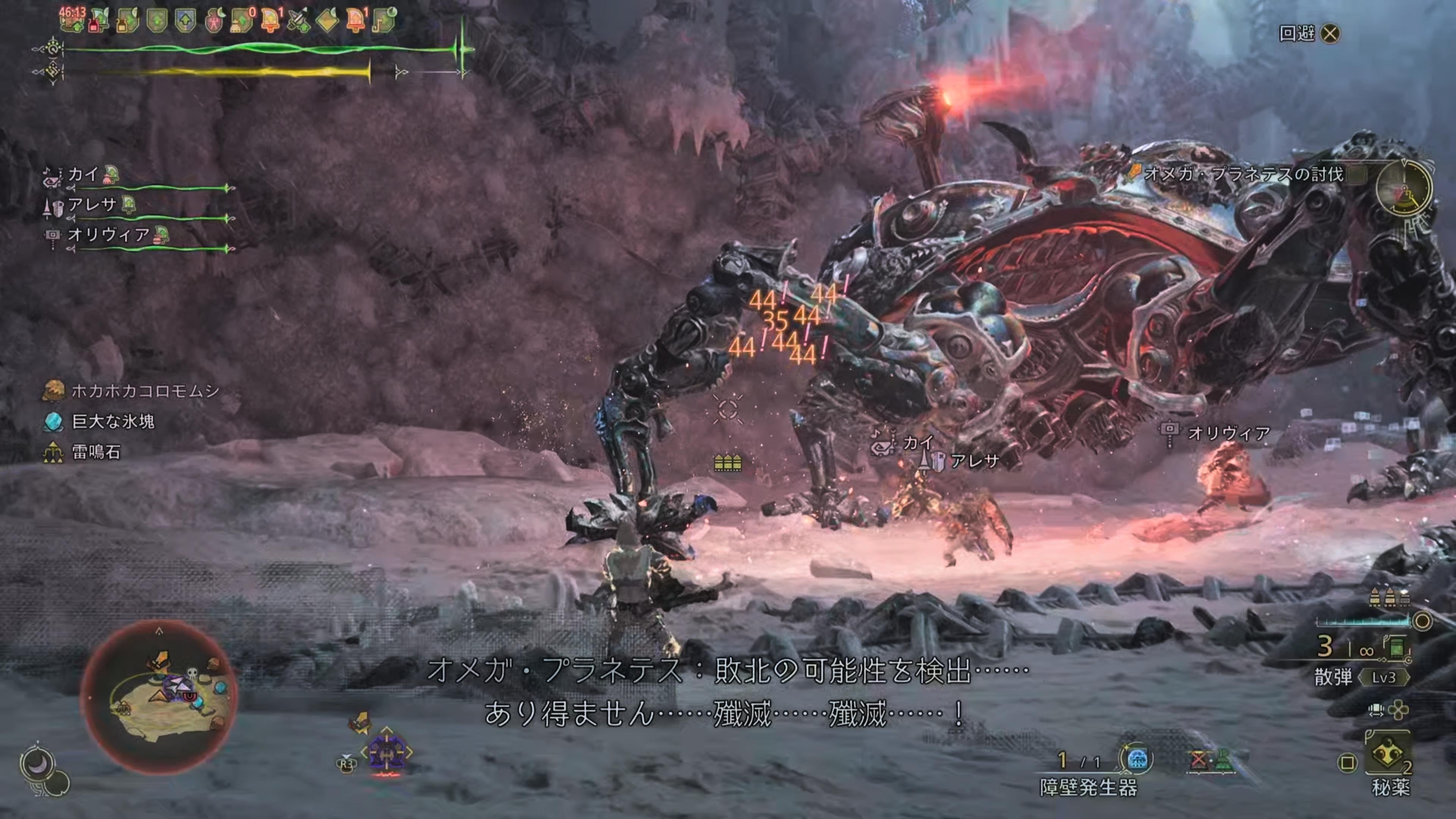The width and height of the screenshot is (1456, 819).
Task: Select party member オリヴィア in the list
Action: click(x=108, y=235)
